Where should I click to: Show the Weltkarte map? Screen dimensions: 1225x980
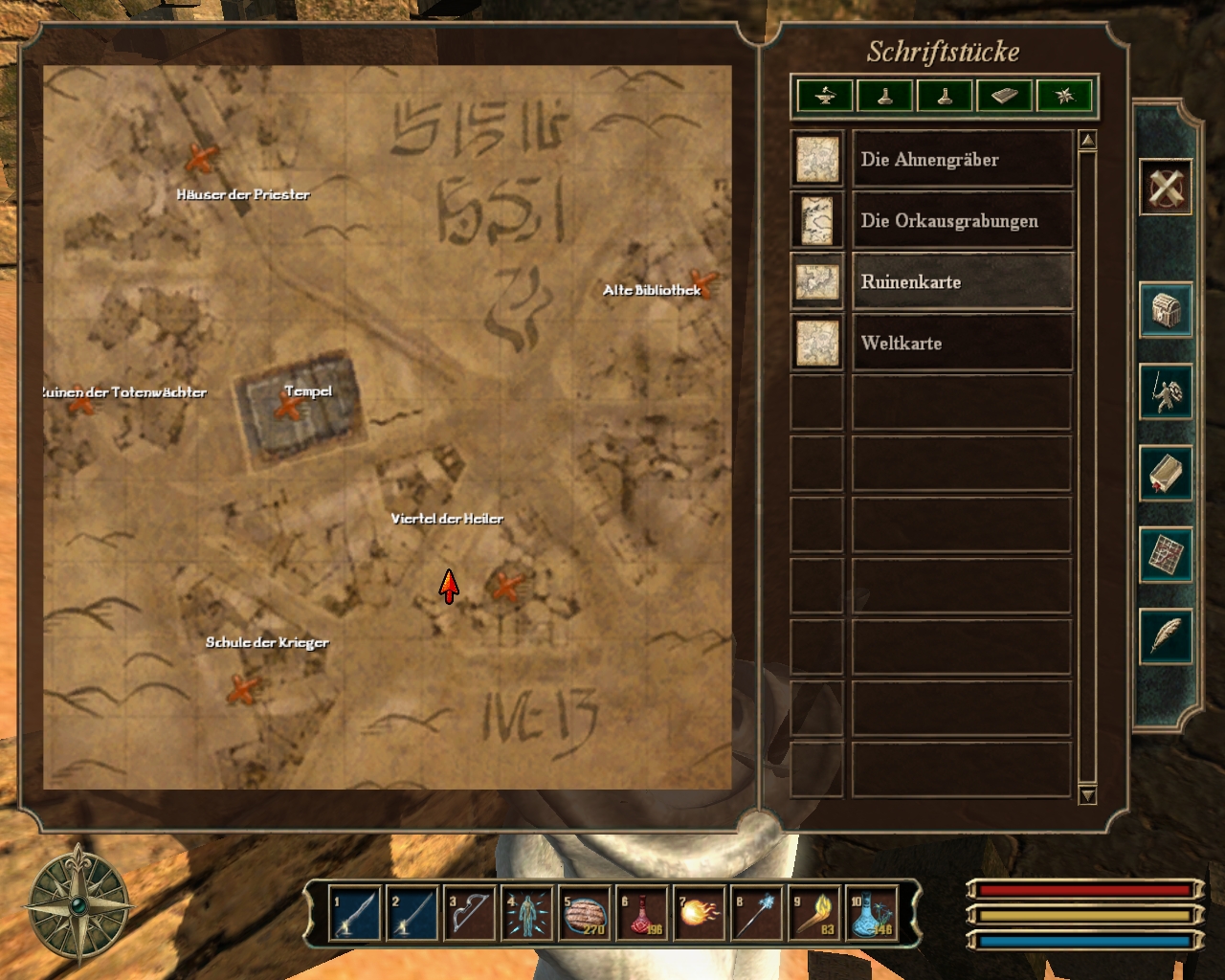point(961,344)
